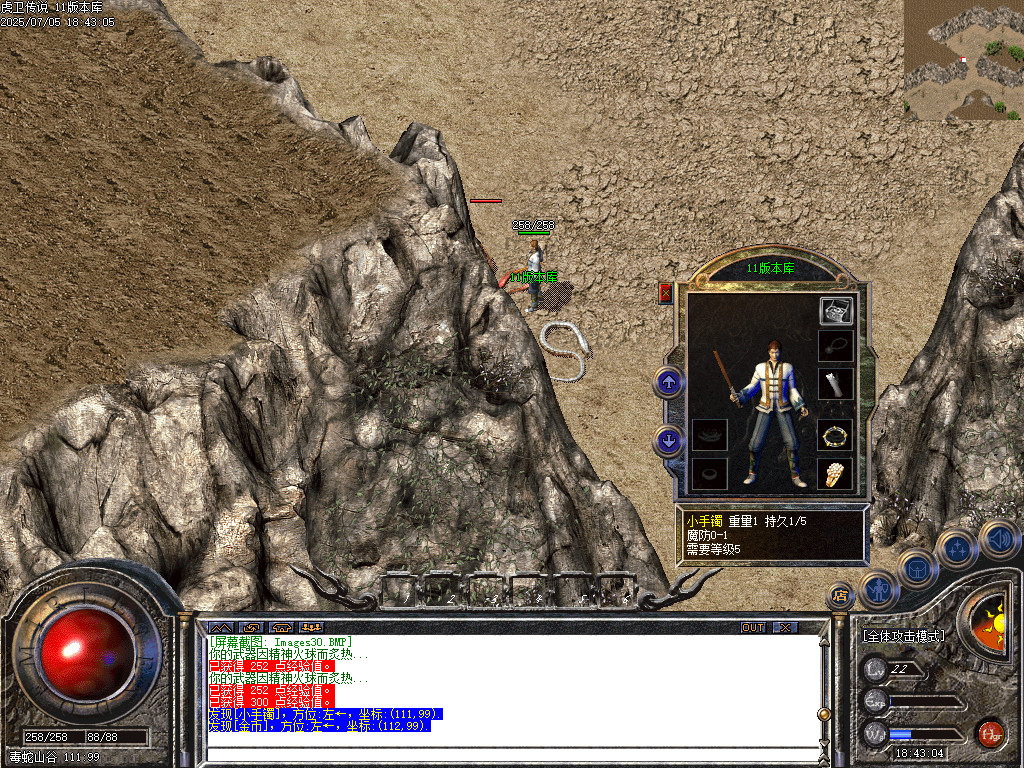Select the white candle-like item slot

(835, 383)
